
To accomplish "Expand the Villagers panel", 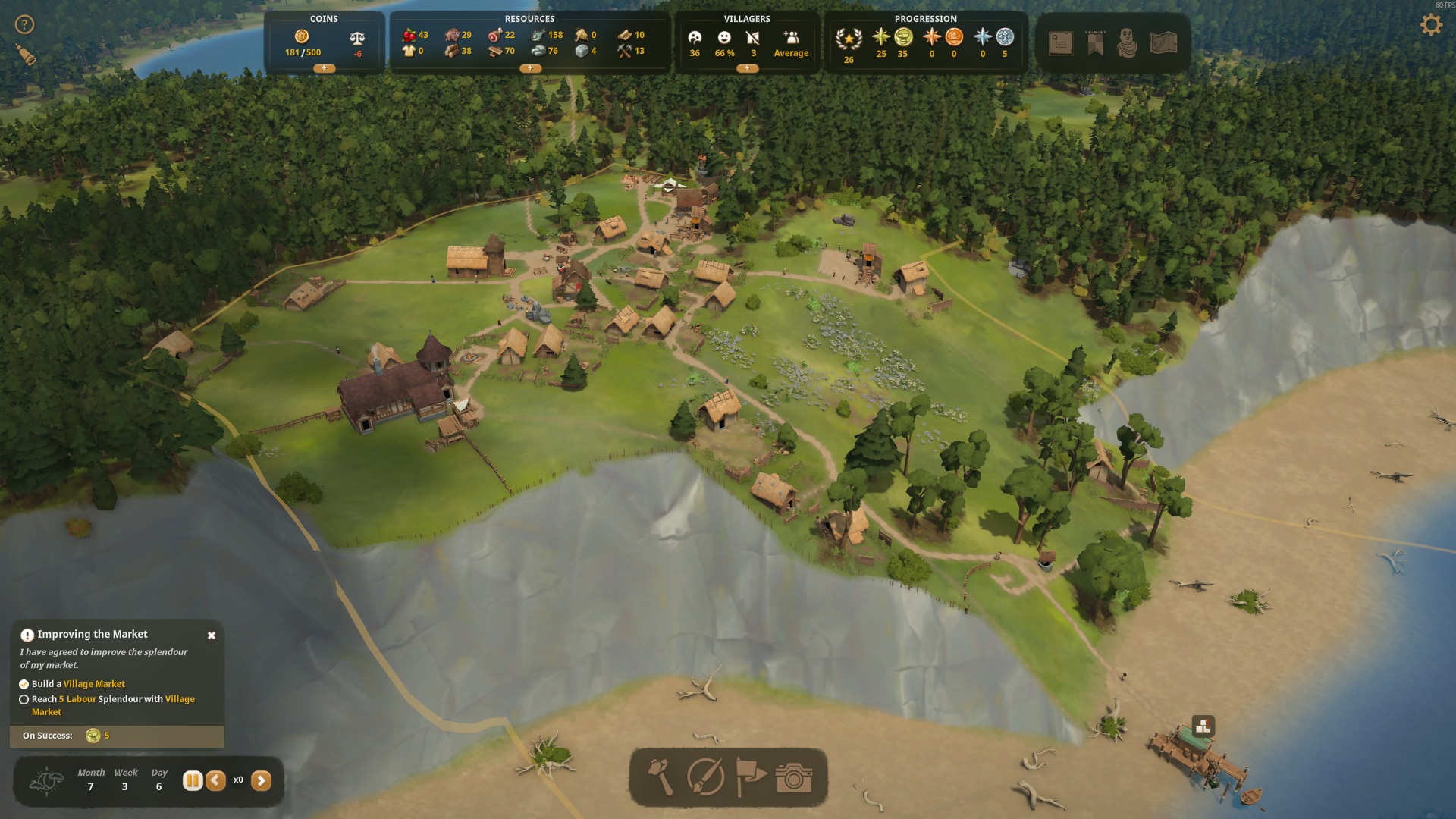I will click(747, 68).
